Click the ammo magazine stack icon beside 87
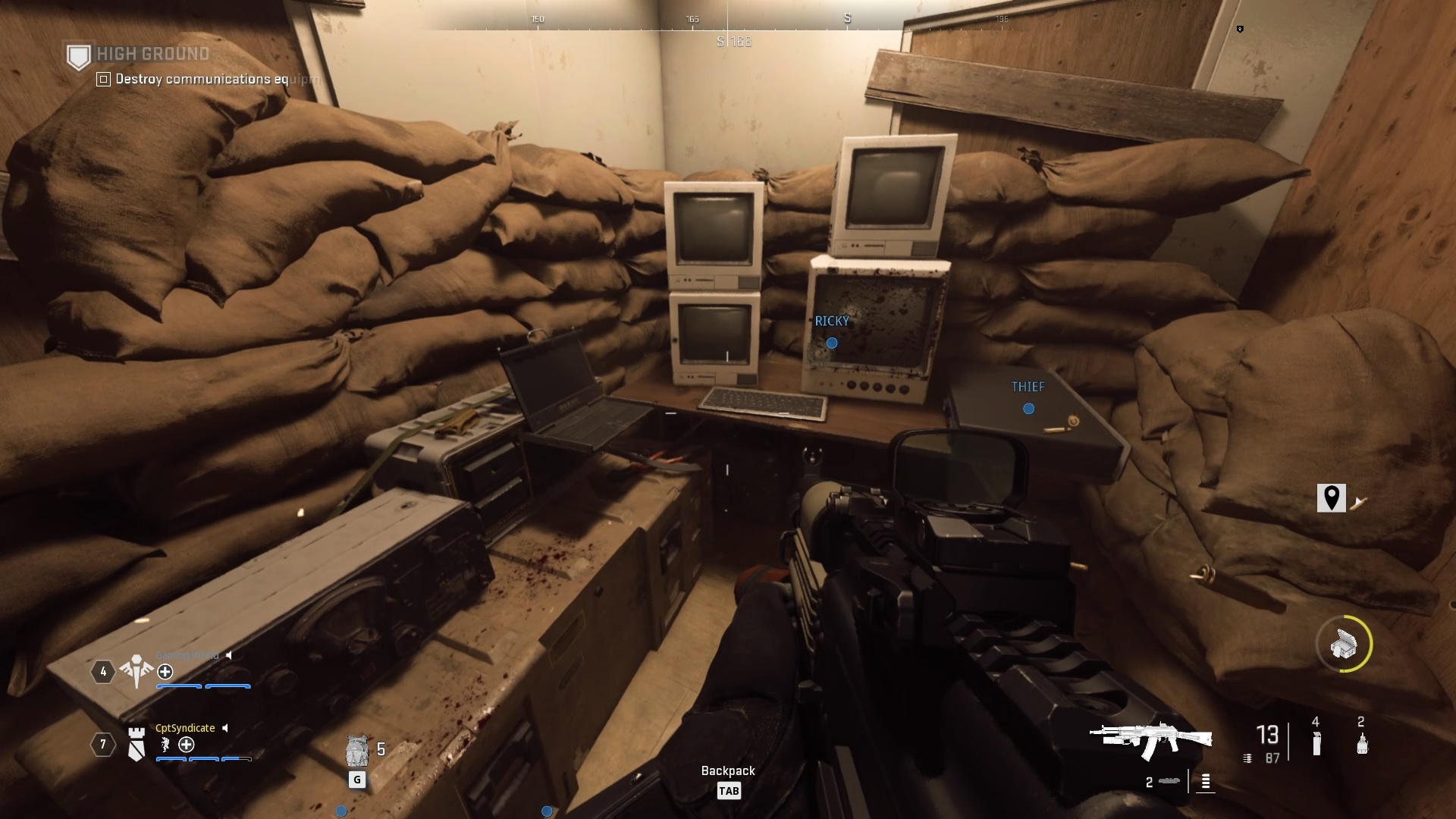Image resolution: width=1456 pixels, height=819 pixels. (x=1247, y=758)
